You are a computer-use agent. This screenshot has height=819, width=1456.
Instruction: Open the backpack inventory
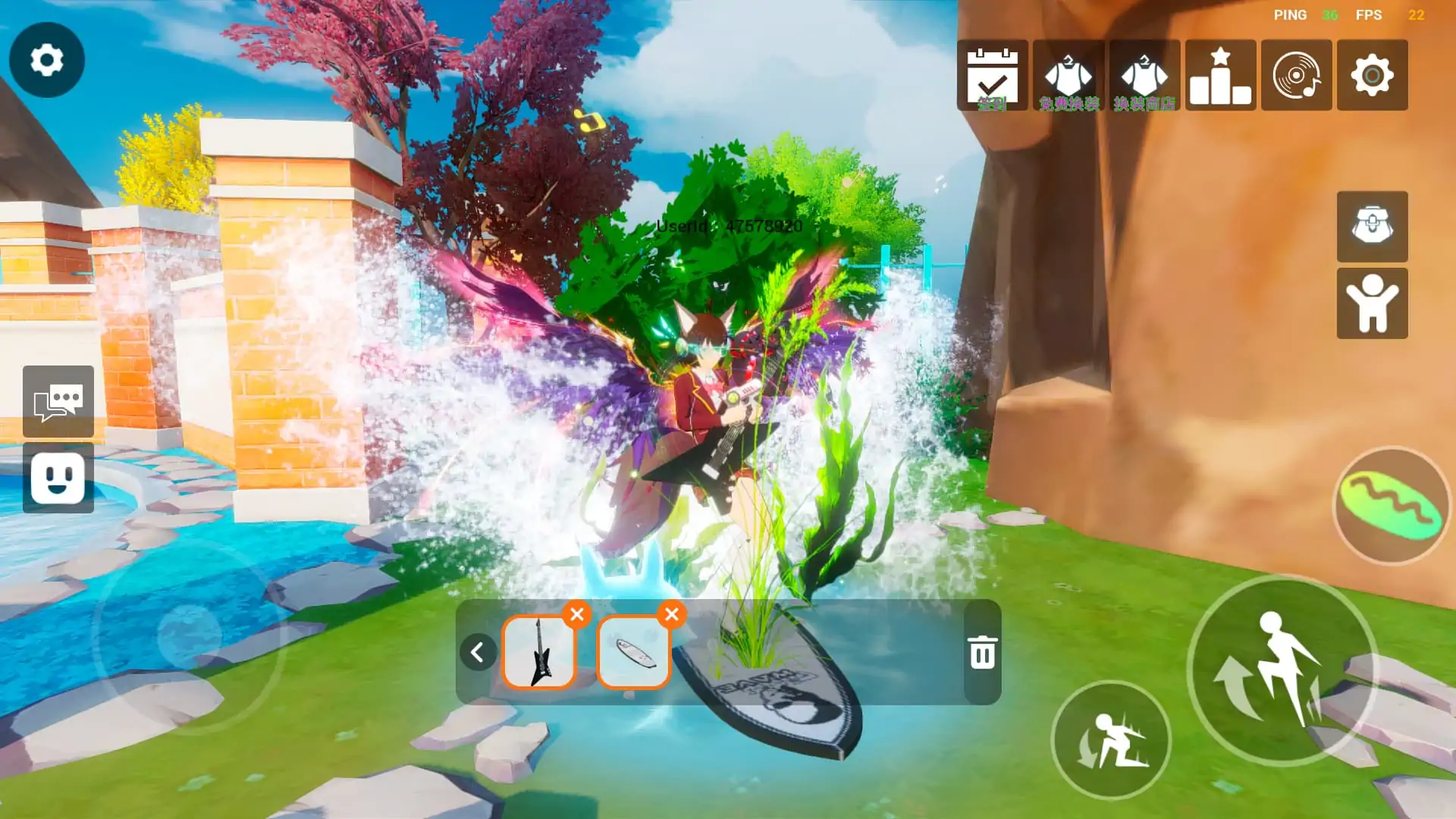pyautogui.click(x=1372, y=226)
